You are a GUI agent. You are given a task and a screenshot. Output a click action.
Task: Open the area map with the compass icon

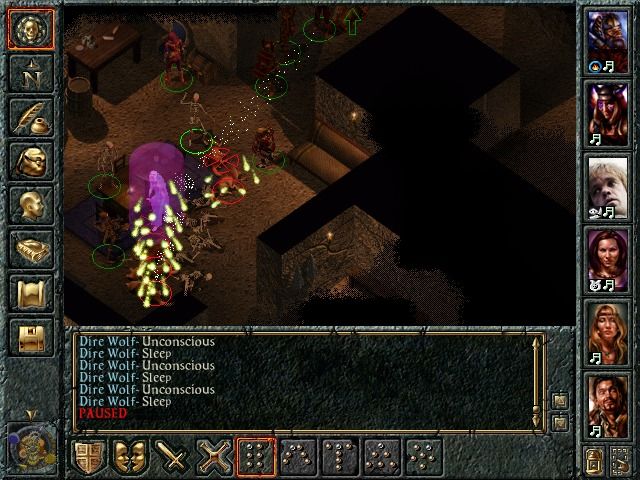[x=30, y=73]
